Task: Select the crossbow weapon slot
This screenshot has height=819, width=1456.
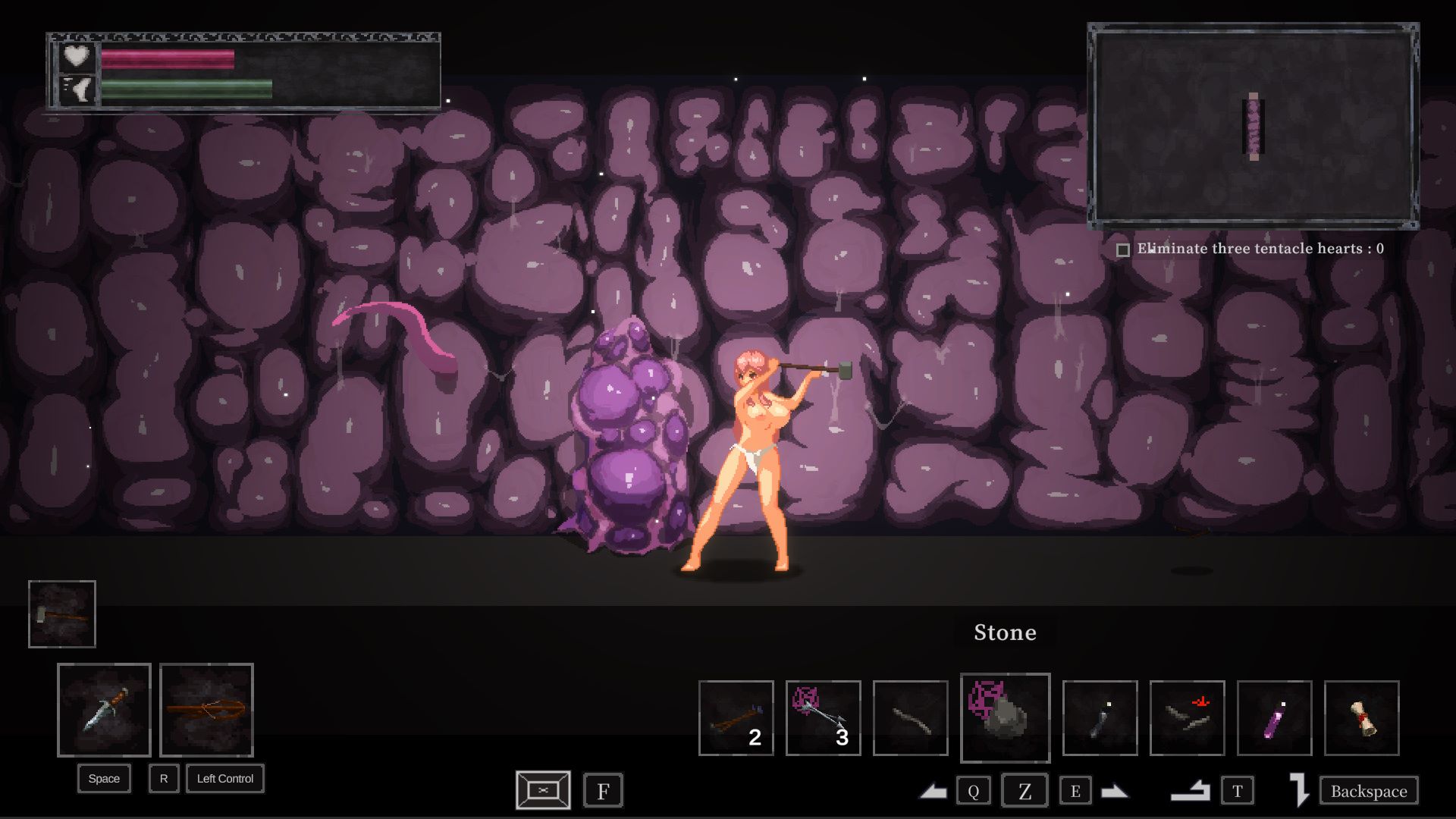Action: pyautogui.click(x=206, y=710)
